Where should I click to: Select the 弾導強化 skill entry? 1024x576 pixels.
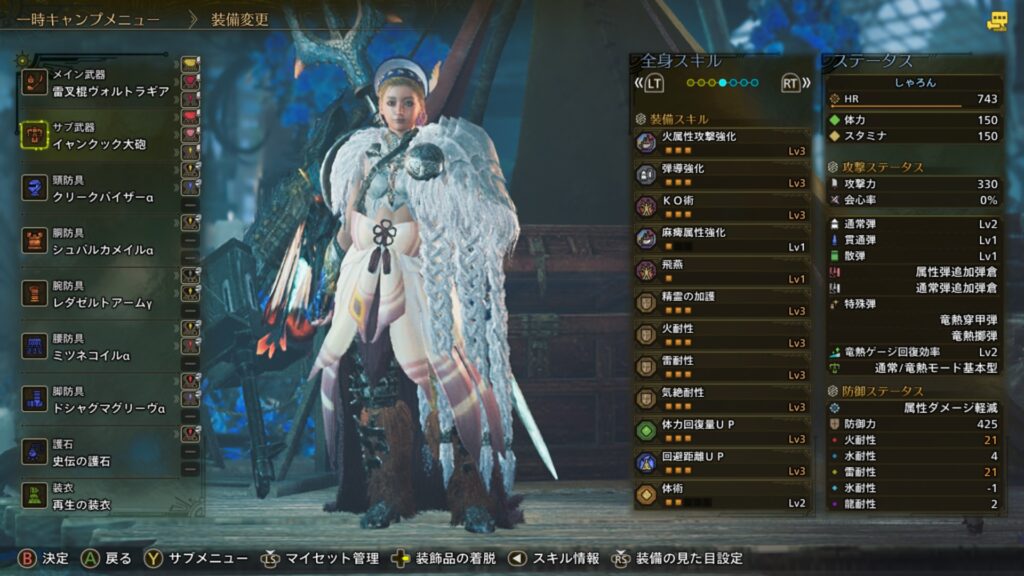[721, 175]
